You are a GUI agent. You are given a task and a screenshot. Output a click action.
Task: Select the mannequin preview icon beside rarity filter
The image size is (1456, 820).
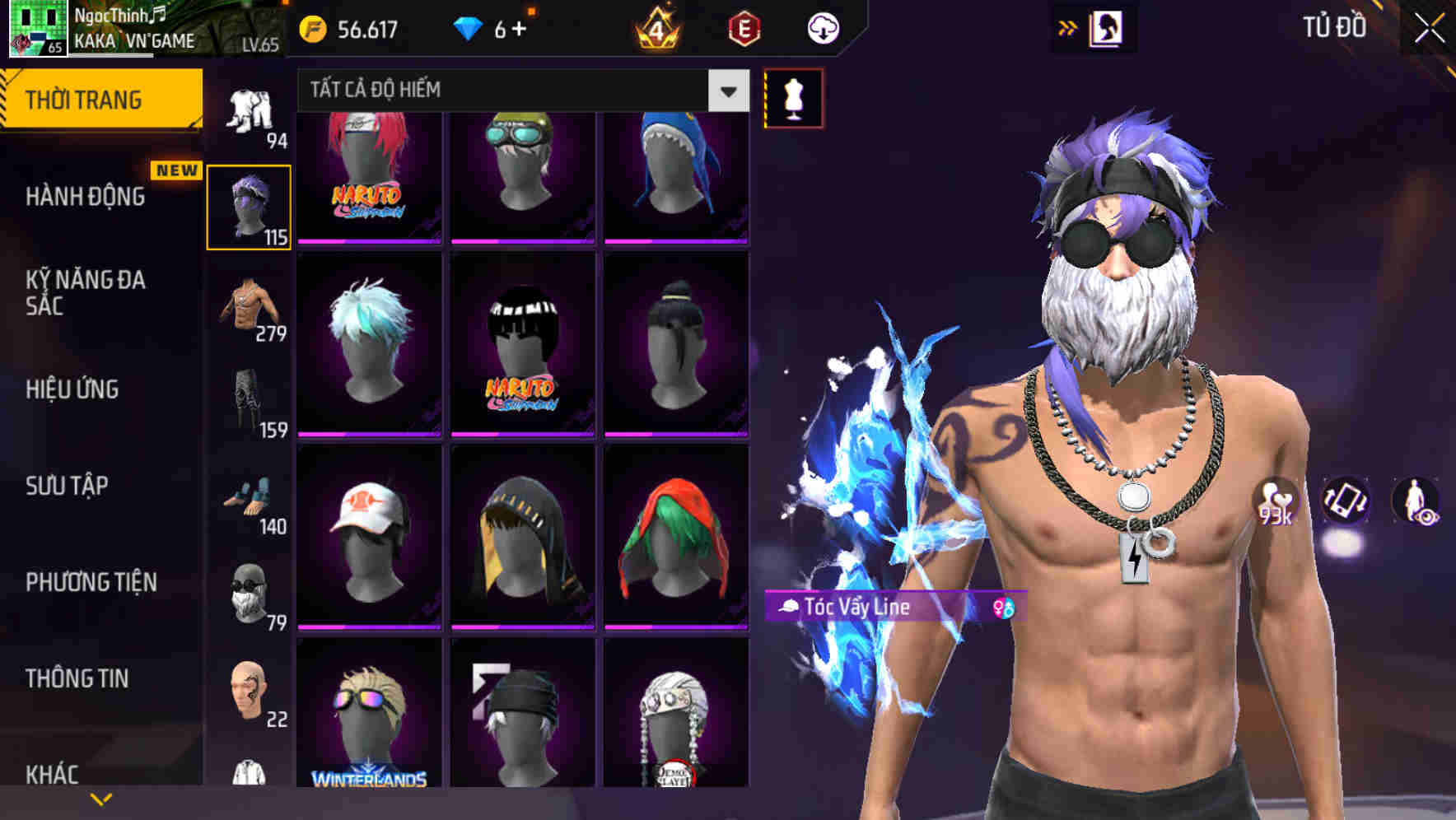tap(793, 98)
